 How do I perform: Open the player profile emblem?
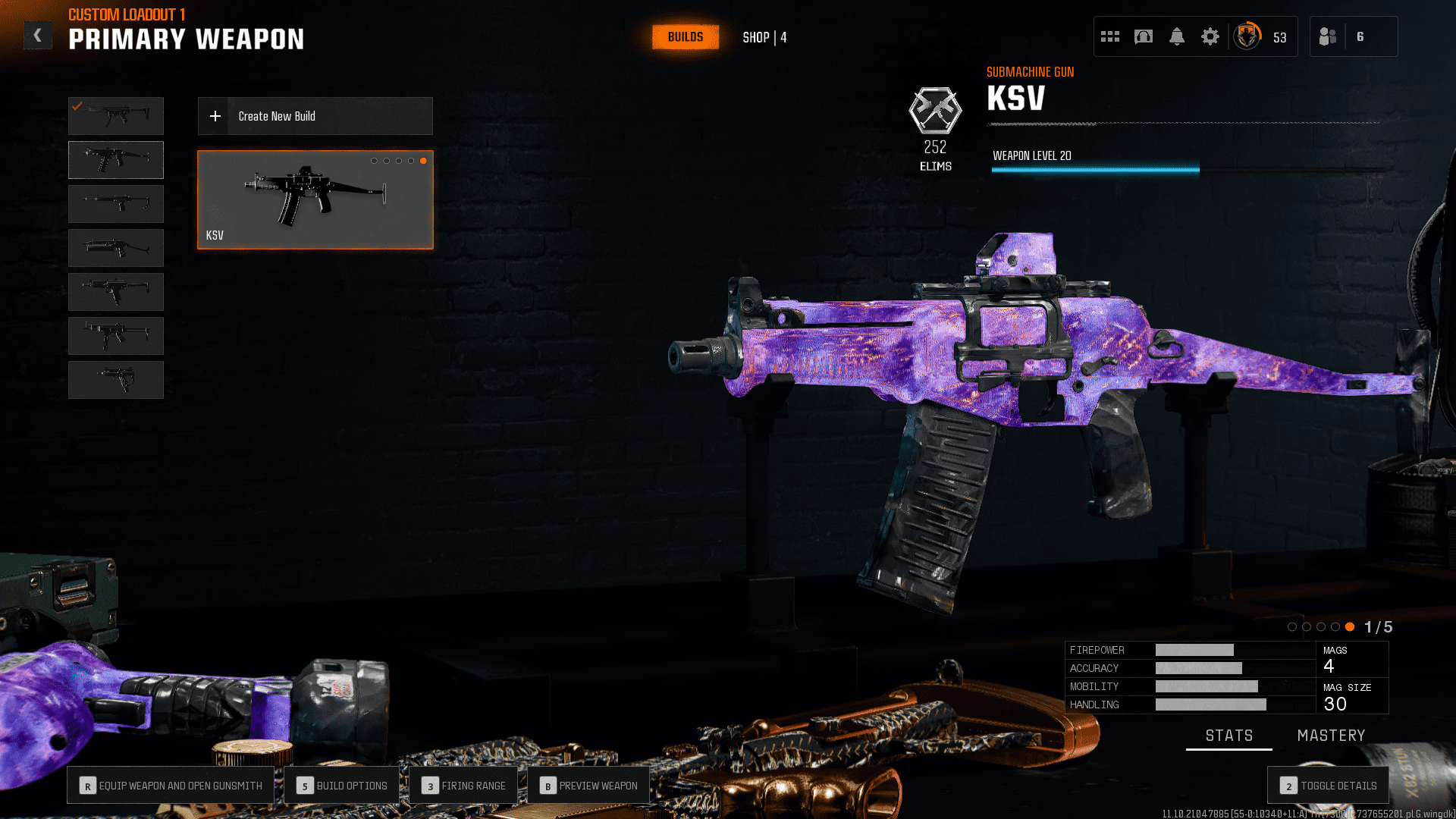pos(1247,36)
